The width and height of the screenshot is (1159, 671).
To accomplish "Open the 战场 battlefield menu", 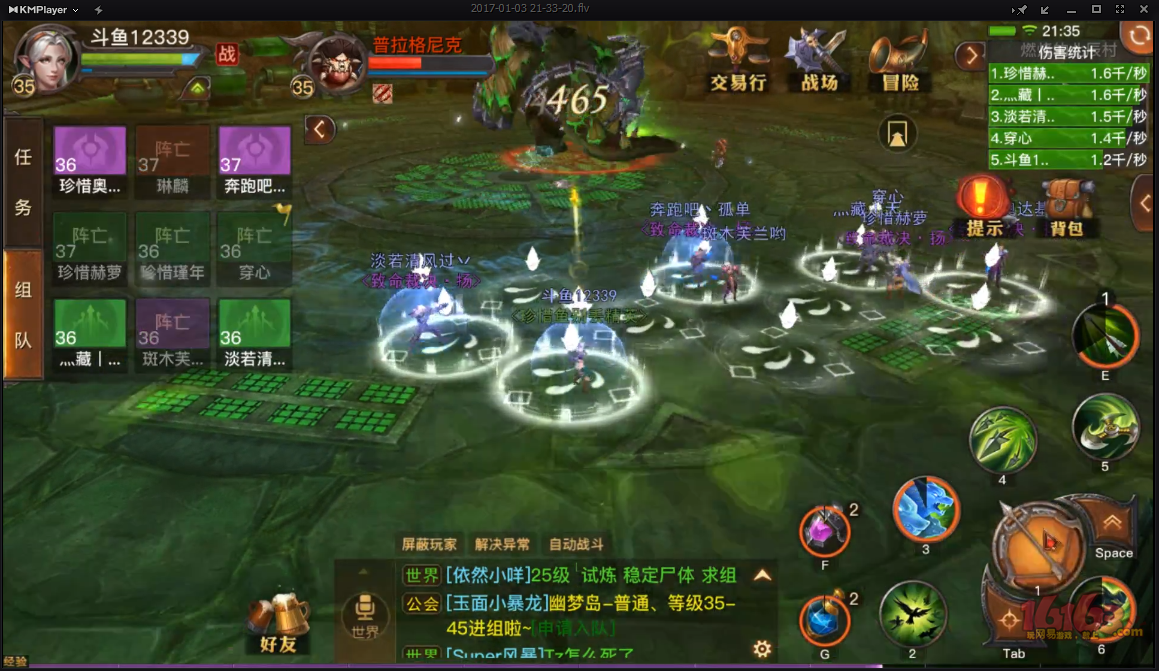I will pyautogui.click(x=818, y=61).
